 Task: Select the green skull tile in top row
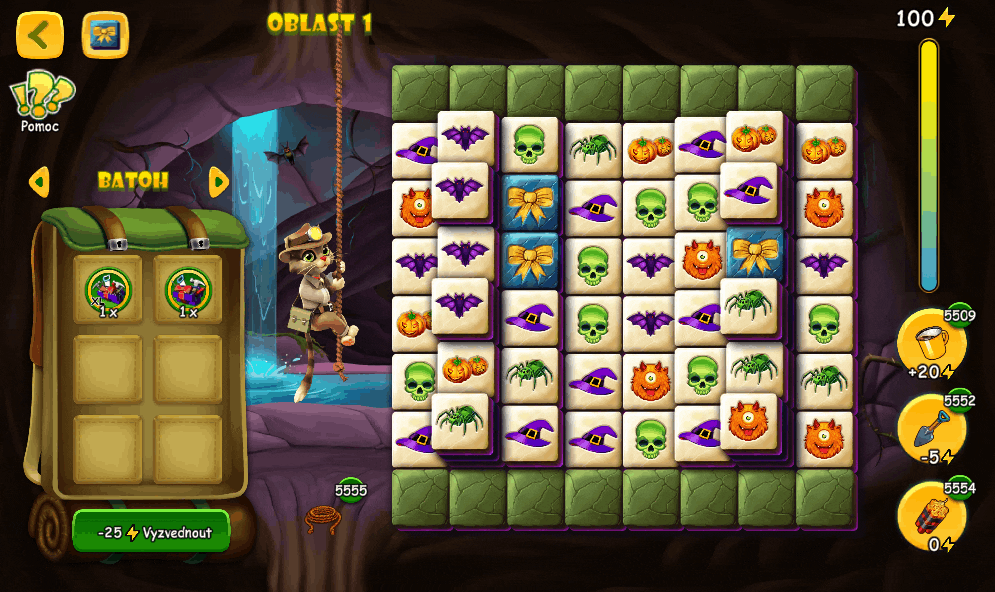530,145
